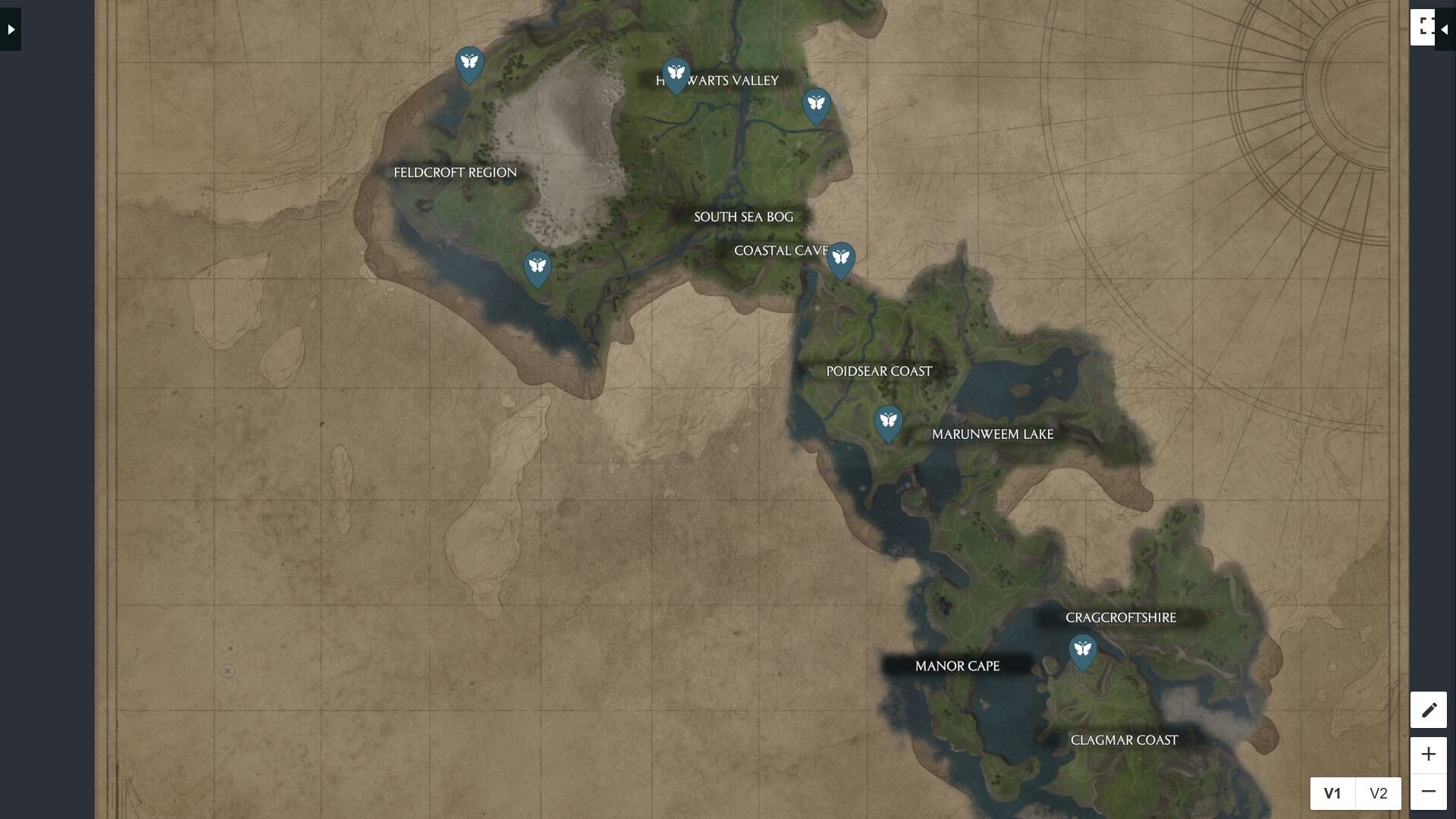The height and width of the screenshot is (819, 1456).
Task: Click the Manor Cape label
Action: (x=958, y=666)
